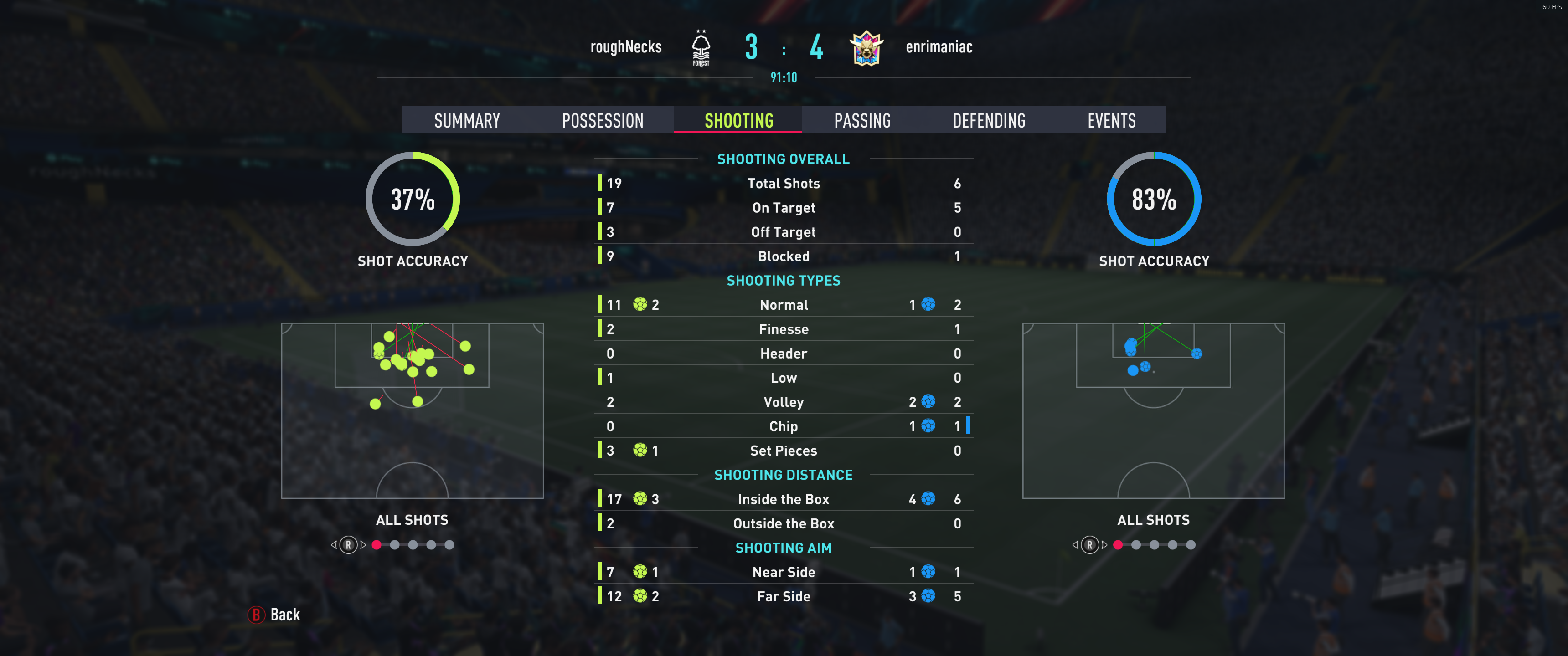Screen dimensions: 1568x656
Task: Show the Passing statistics tab
Action: pos(862,120)
